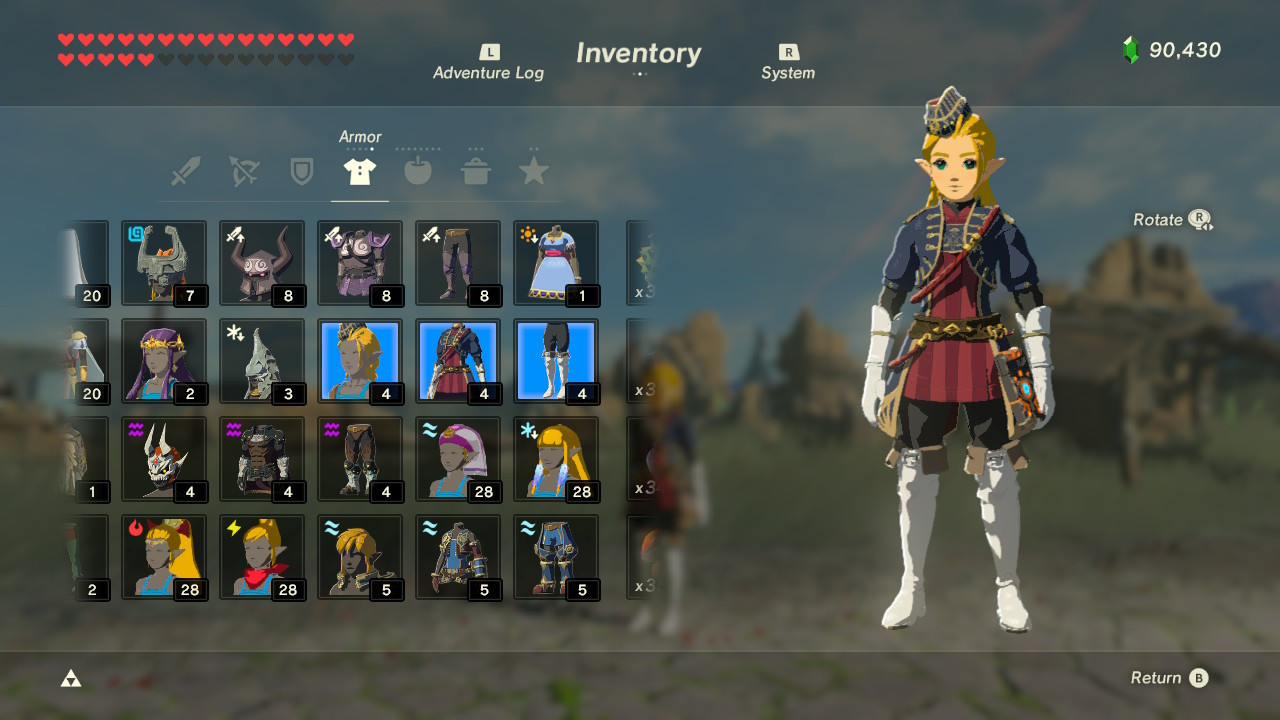
Task: Unequip the equipped Royal Guard uniform
Action: click(x=458, y=362)
